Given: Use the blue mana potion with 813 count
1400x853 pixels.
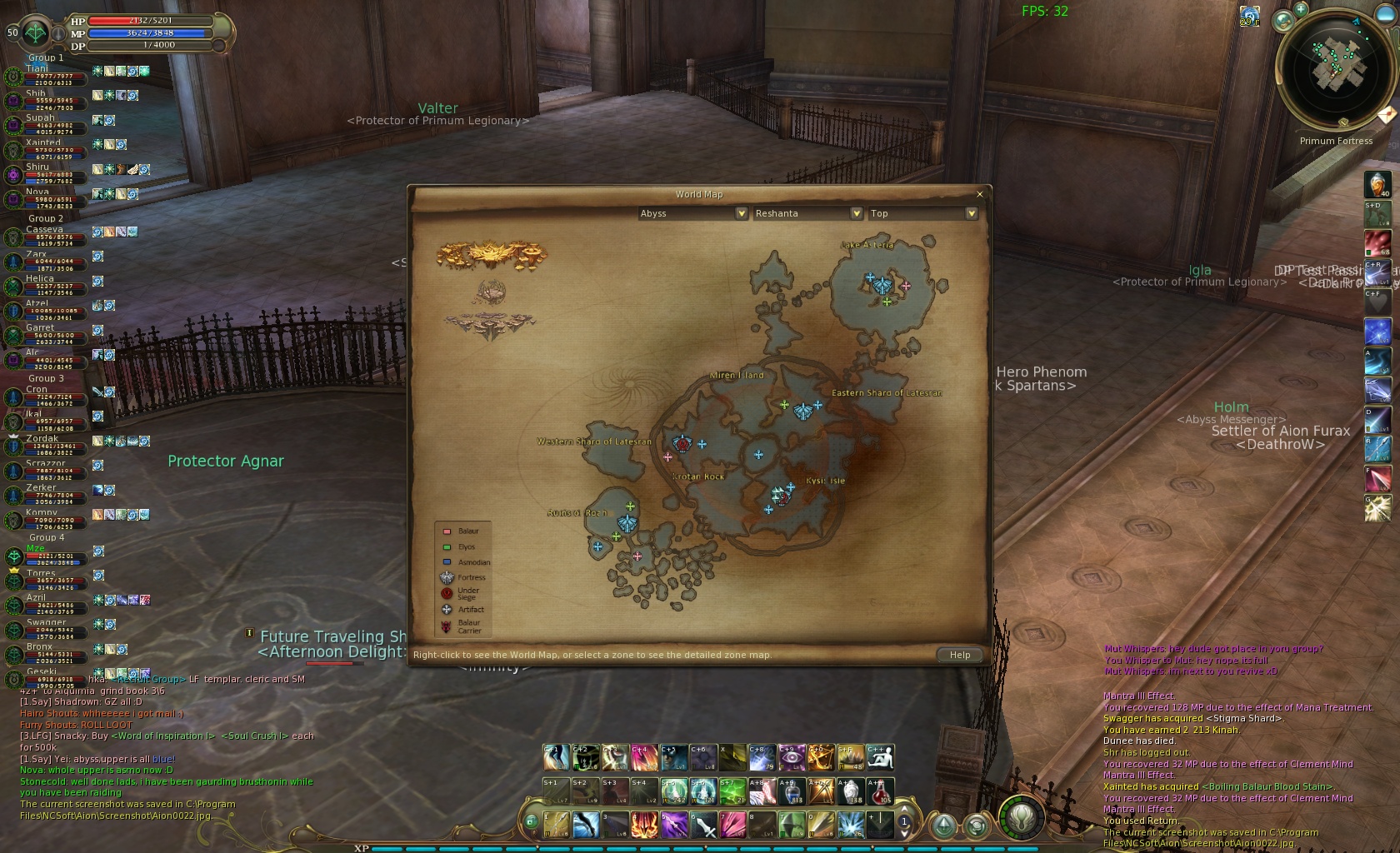Looking at the screenshot, I should pos(790,791).
